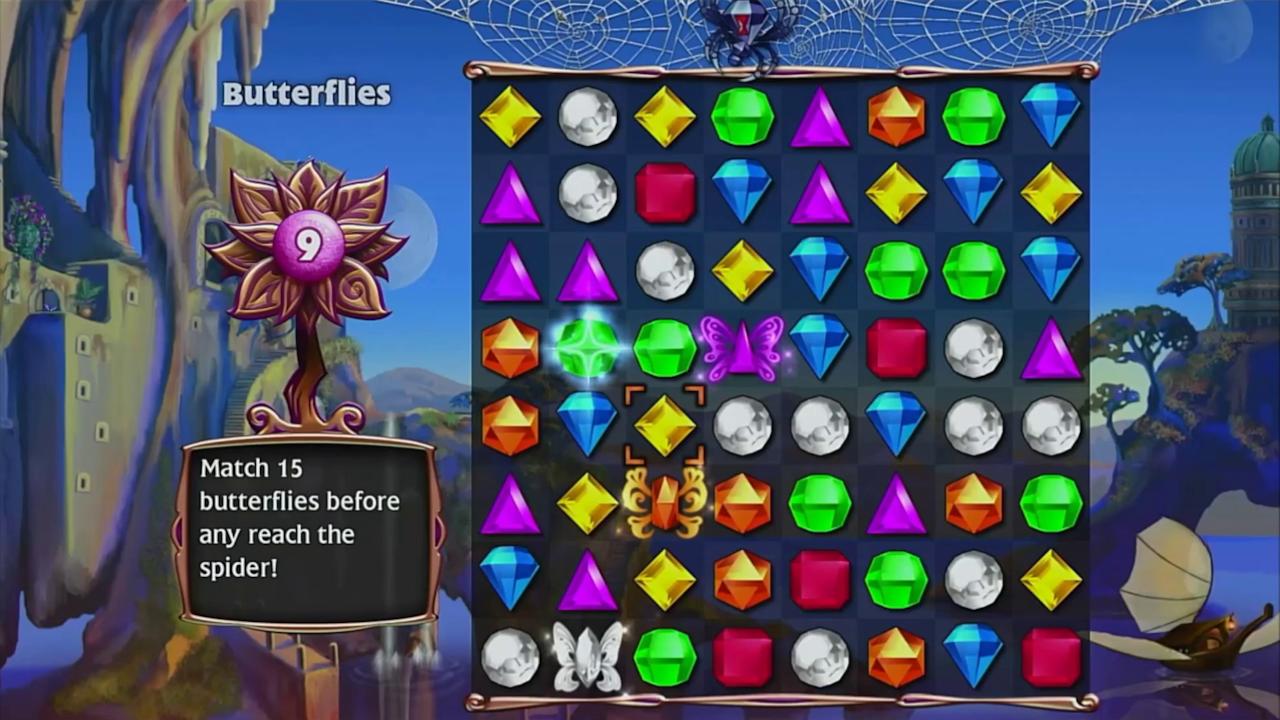Image resolution: width=1280 pixels, height=720 pixels.
Task: Select the orange gem beside the glowing green gem
Action: 512,347
